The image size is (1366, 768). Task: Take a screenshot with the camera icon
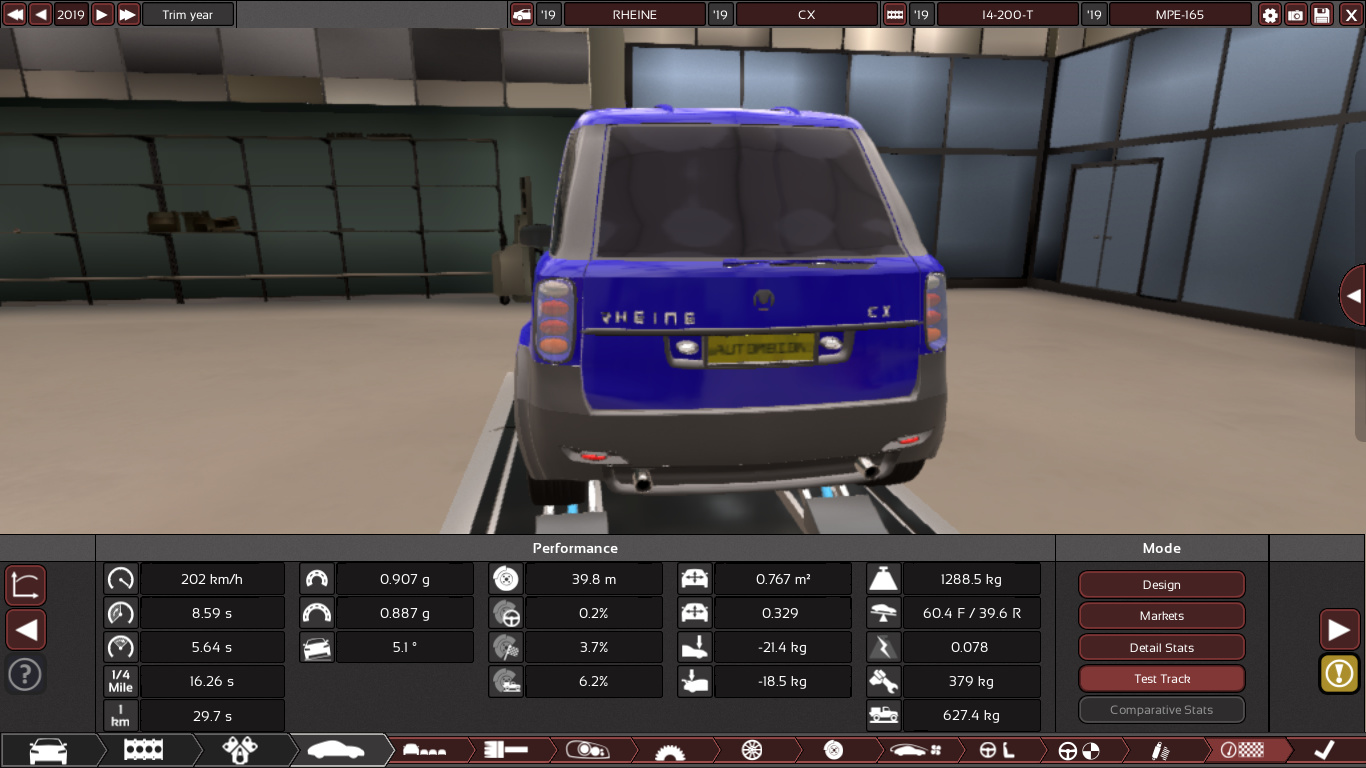1296,15
